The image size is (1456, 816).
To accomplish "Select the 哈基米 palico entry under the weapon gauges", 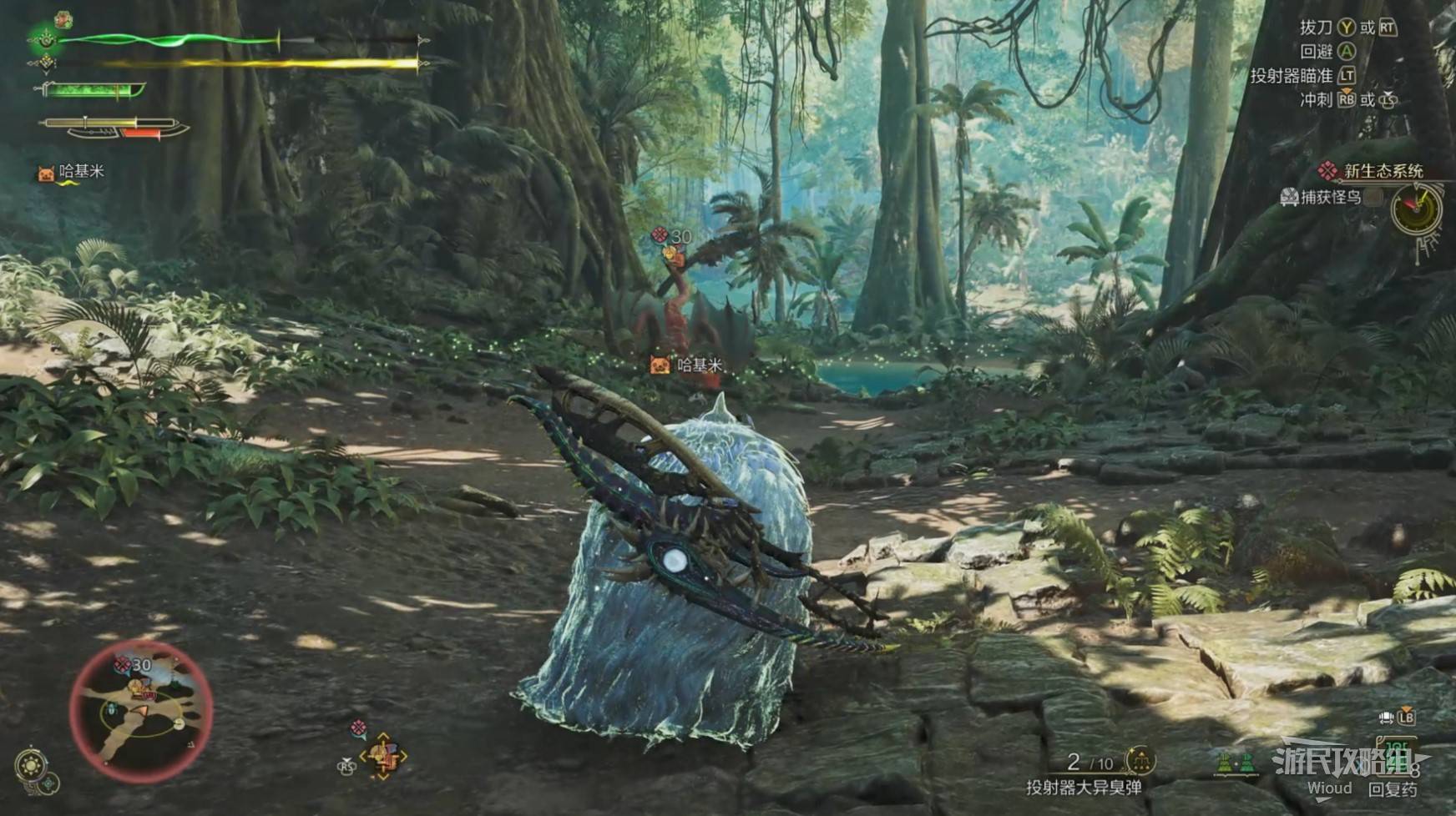I will (x=72, y=173).
